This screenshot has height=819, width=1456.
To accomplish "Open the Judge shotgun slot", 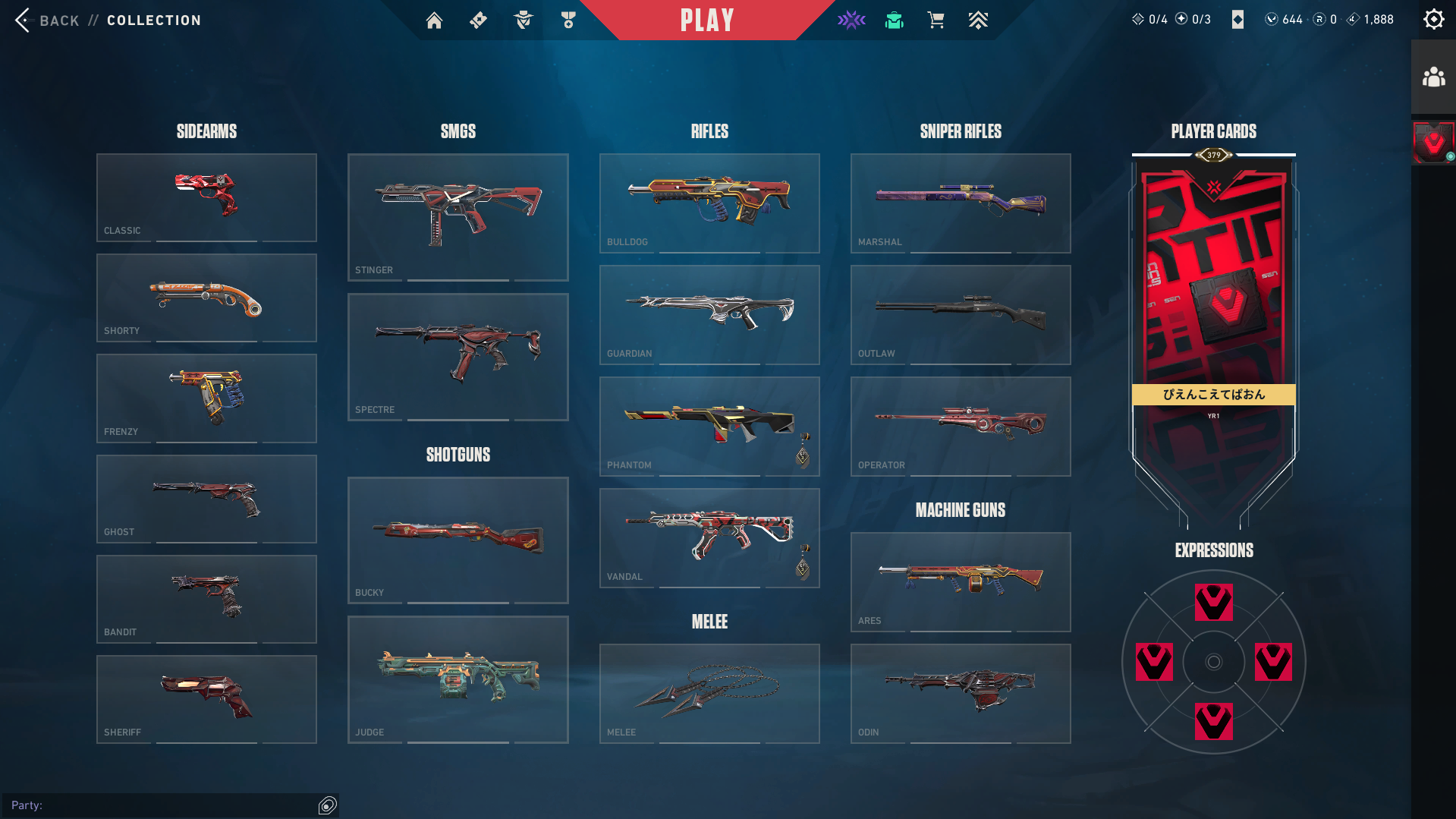I will click(x=458, y=679).
